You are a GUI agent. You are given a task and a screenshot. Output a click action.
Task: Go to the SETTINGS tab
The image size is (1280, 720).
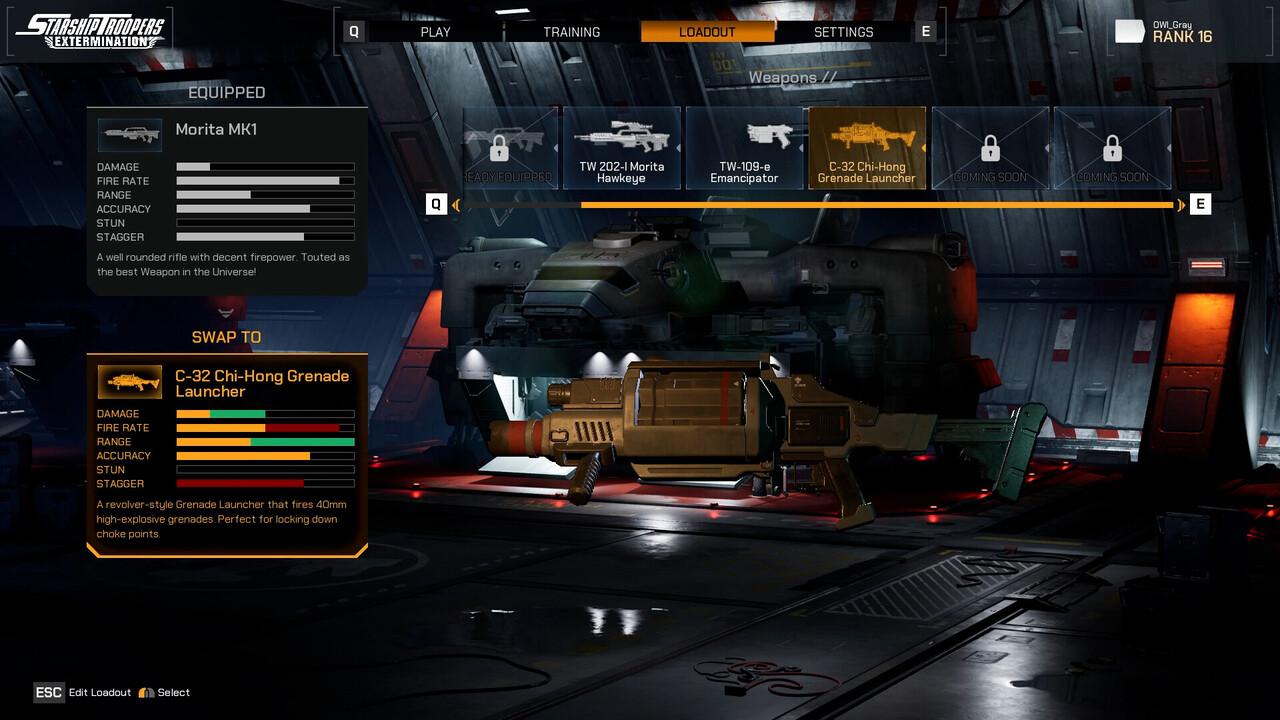[843, 32]
